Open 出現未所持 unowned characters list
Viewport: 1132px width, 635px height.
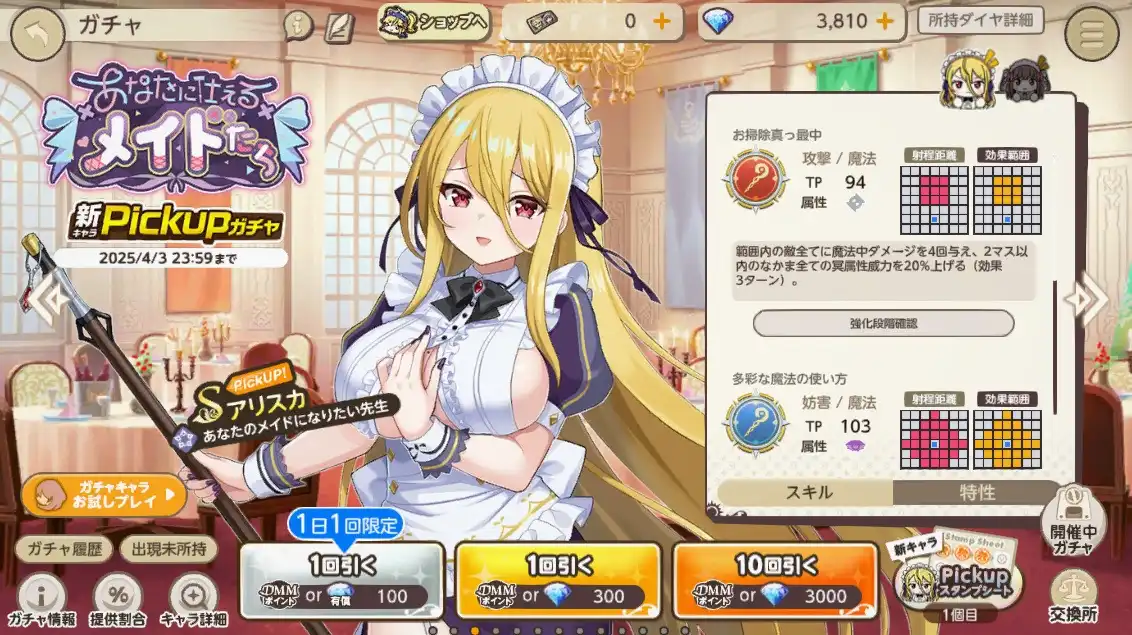[x=168, y=548]
